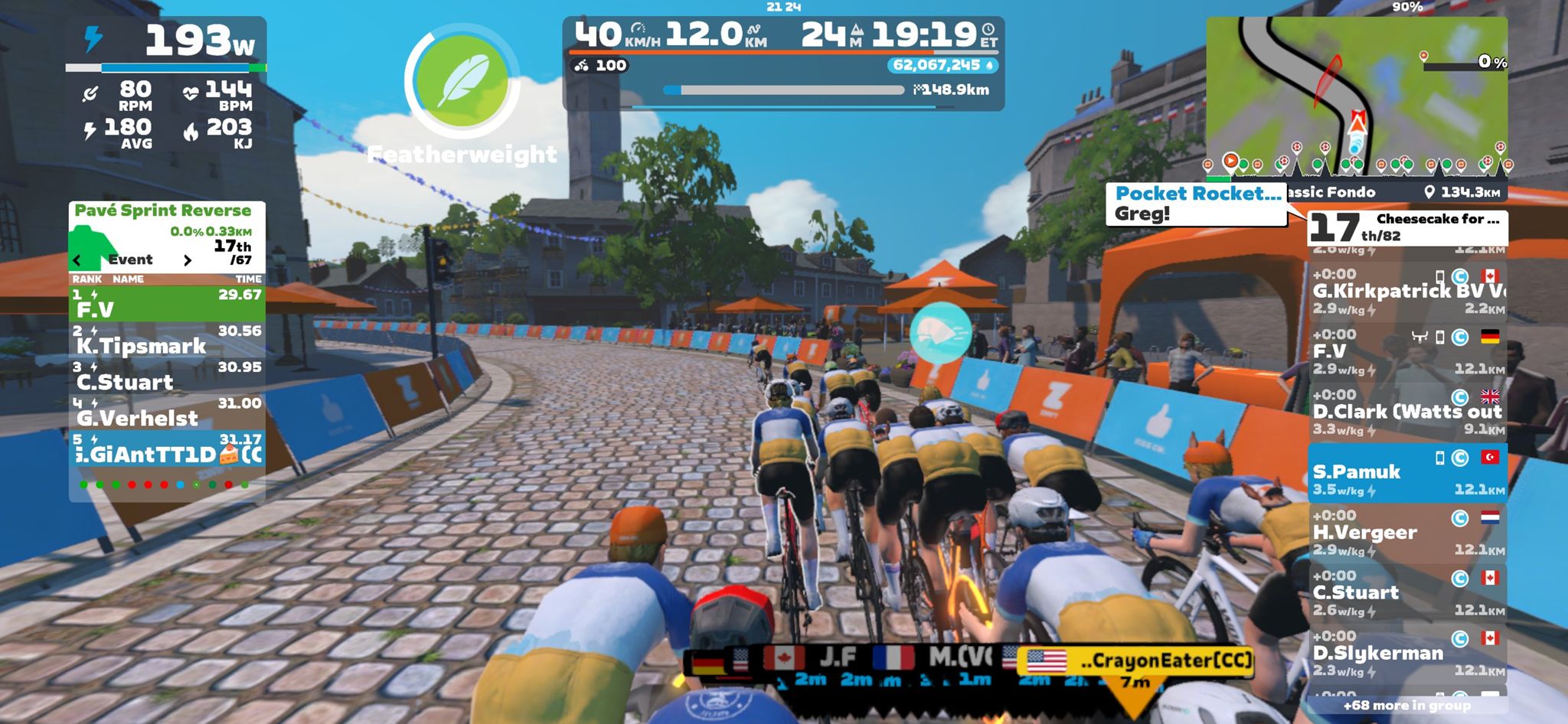Select F.V in the sprint leaderboard
This screenshot has width=1568, height=724.
167,304
